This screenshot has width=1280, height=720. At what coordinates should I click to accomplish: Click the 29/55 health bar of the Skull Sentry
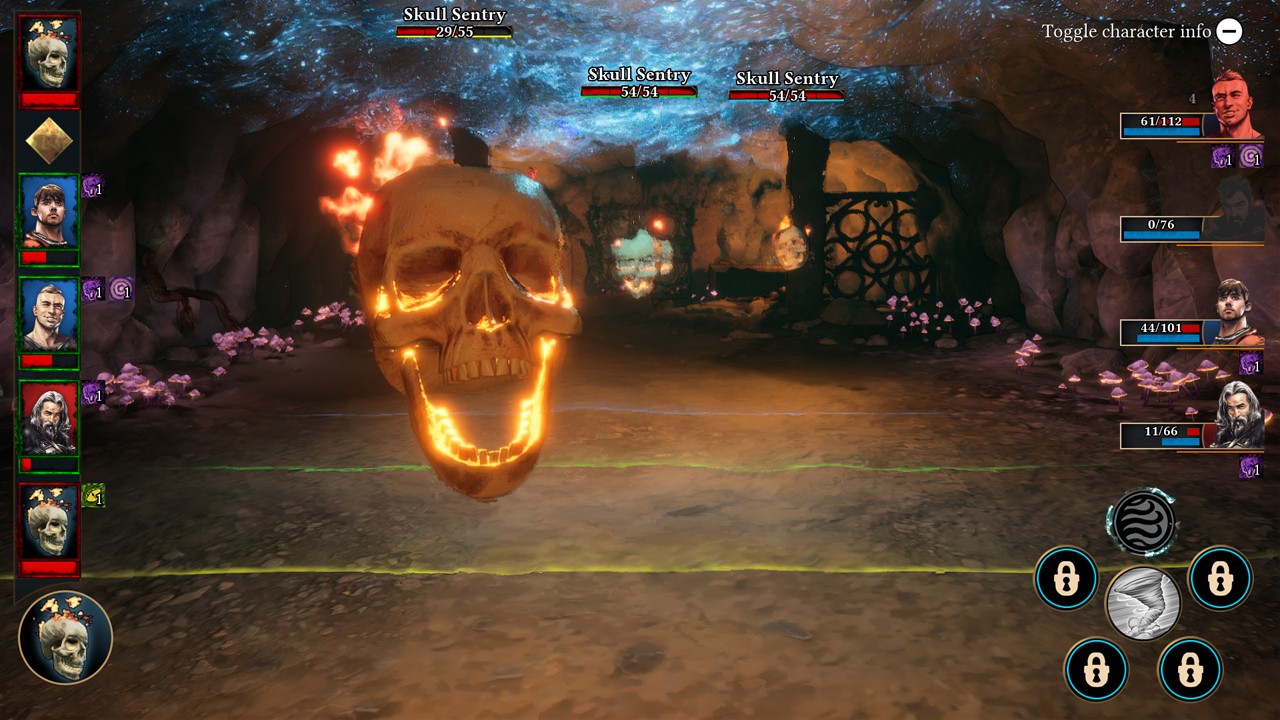tap(455, 30)
